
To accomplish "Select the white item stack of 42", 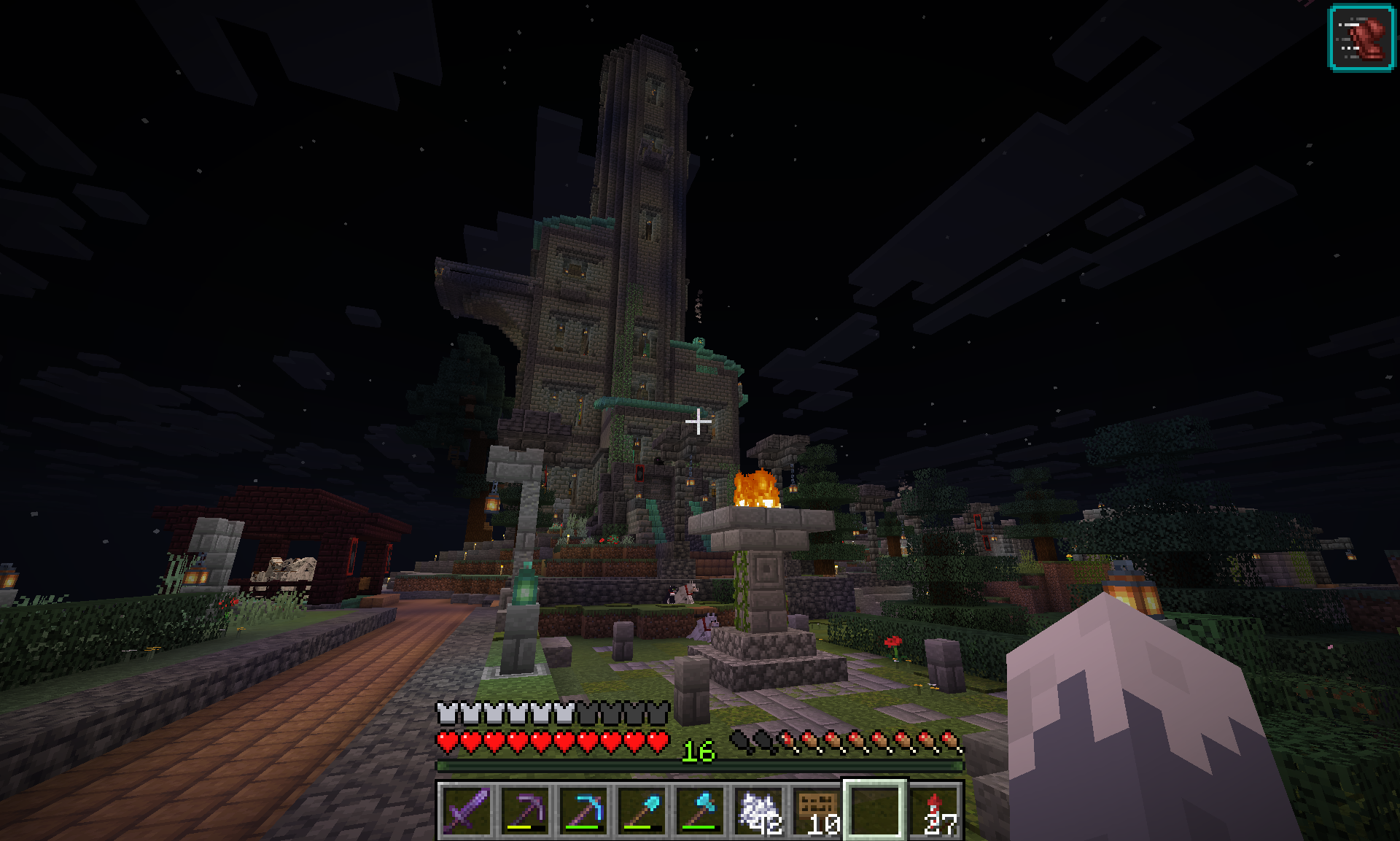I will [x=758, y=810].
